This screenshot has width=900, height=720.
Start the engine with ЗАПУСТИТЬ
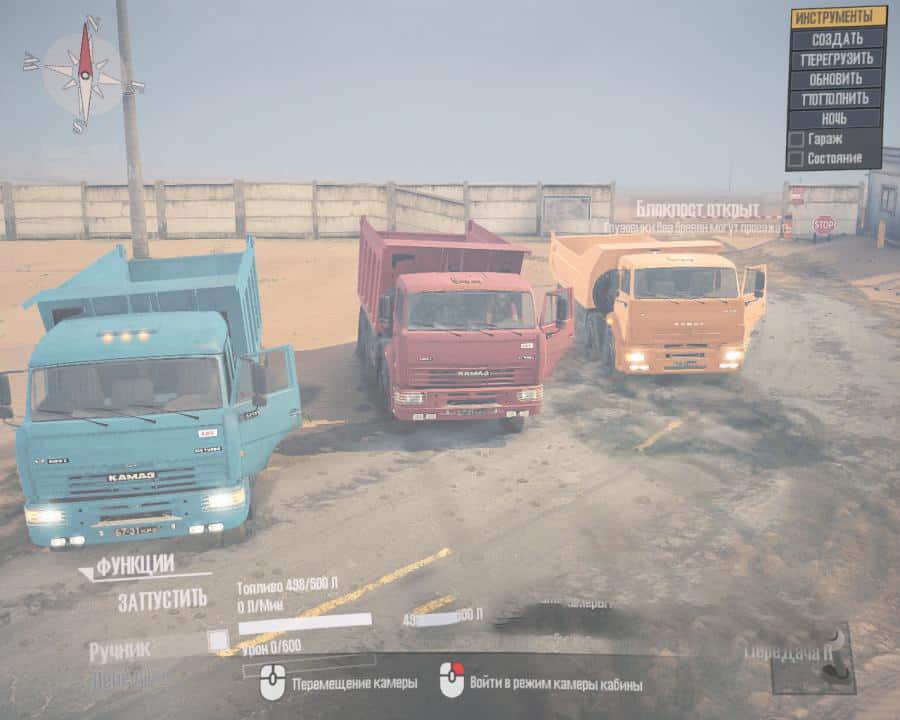pos(162,600)
